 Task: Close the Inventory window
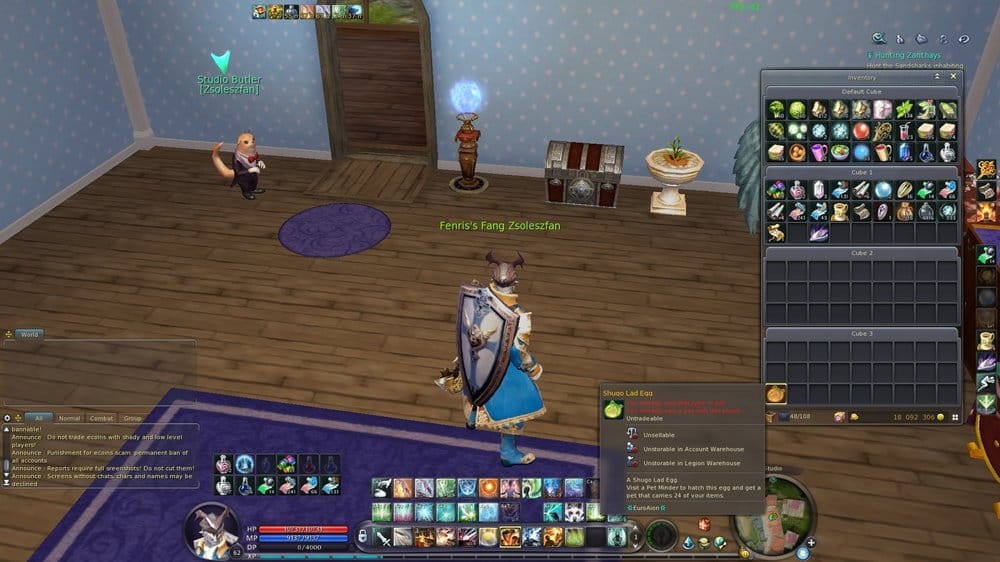coord(953,76)
